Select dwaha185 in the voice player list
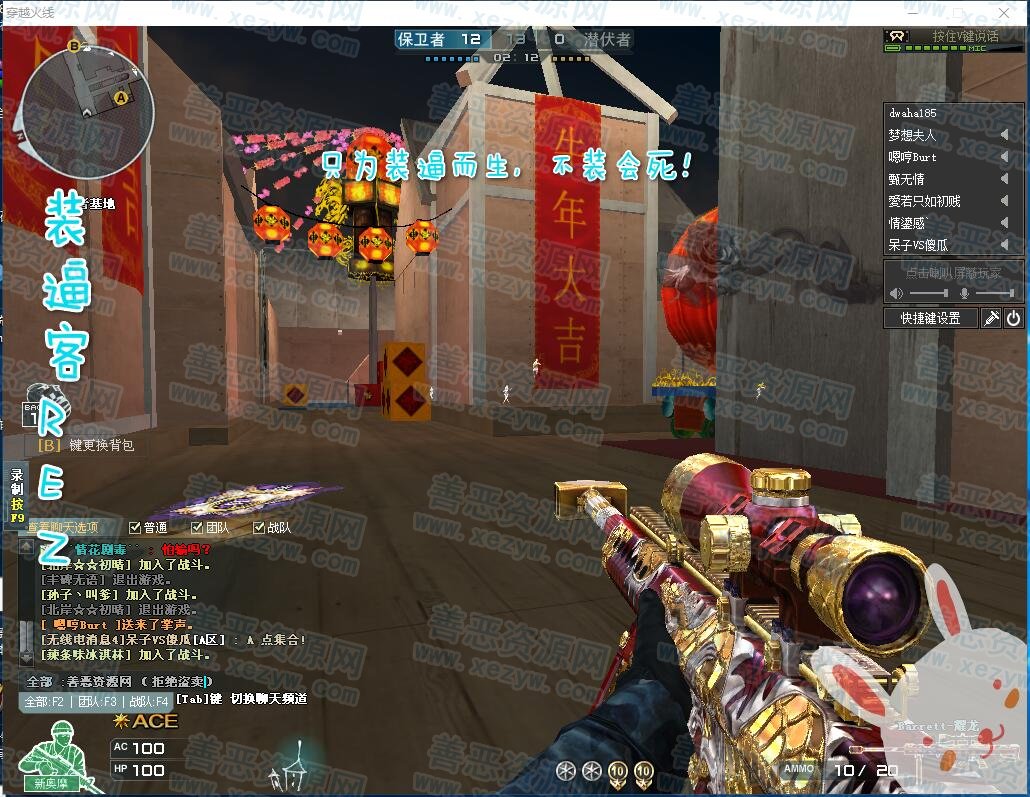Viewport: 1030px width, 797px height. [x=913, y=113]
